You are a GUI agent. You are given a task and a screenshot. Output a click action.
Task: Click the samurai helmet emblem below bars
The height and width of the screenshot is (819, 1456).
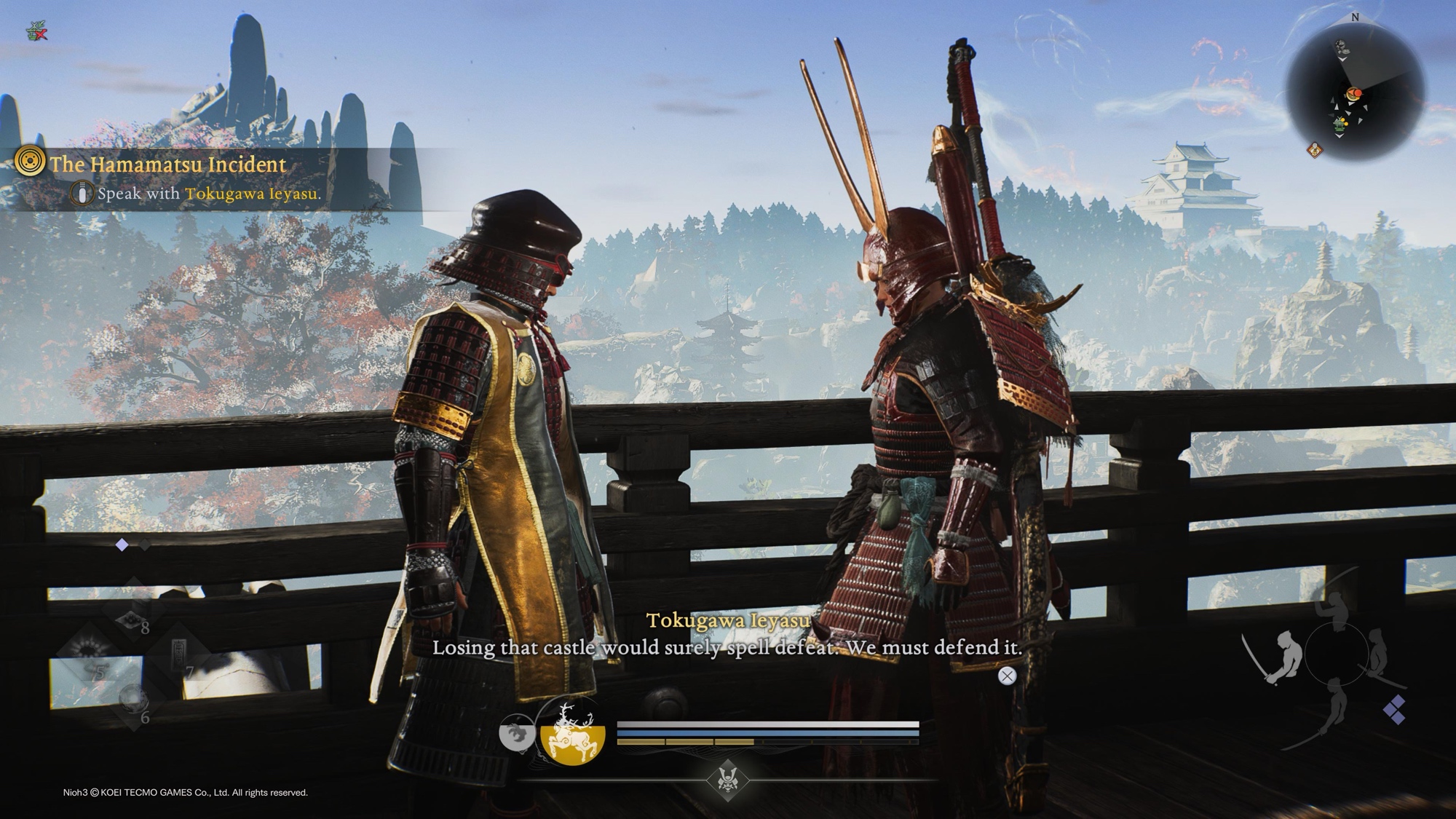pyautogui.click(x=727, y=780)
